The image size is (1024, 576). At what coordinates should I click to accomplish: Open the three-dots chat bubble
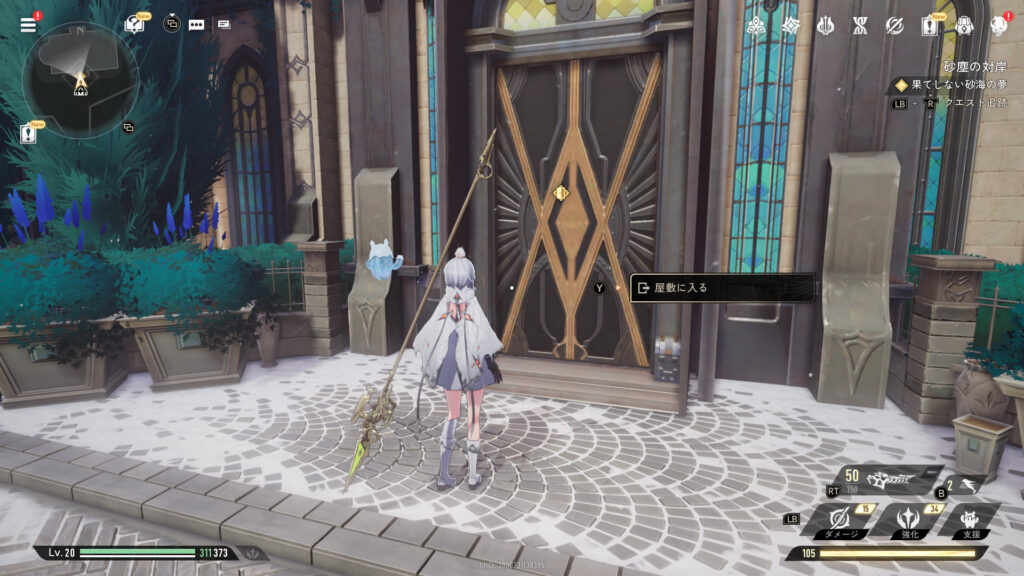[196, 25]
